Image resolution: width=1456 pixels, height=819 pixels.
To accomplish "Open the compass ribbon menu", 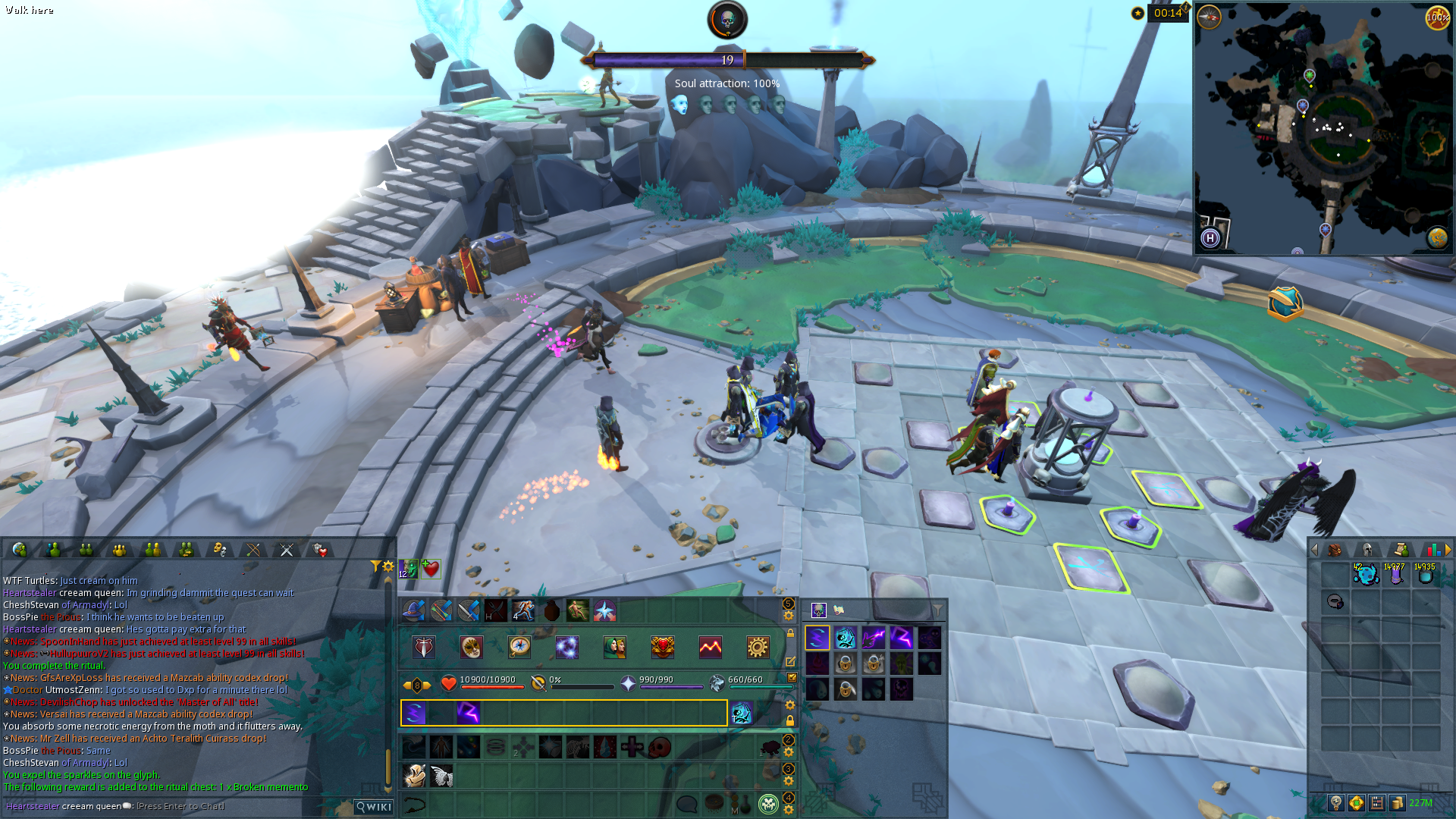I will (x=519, y=647).
